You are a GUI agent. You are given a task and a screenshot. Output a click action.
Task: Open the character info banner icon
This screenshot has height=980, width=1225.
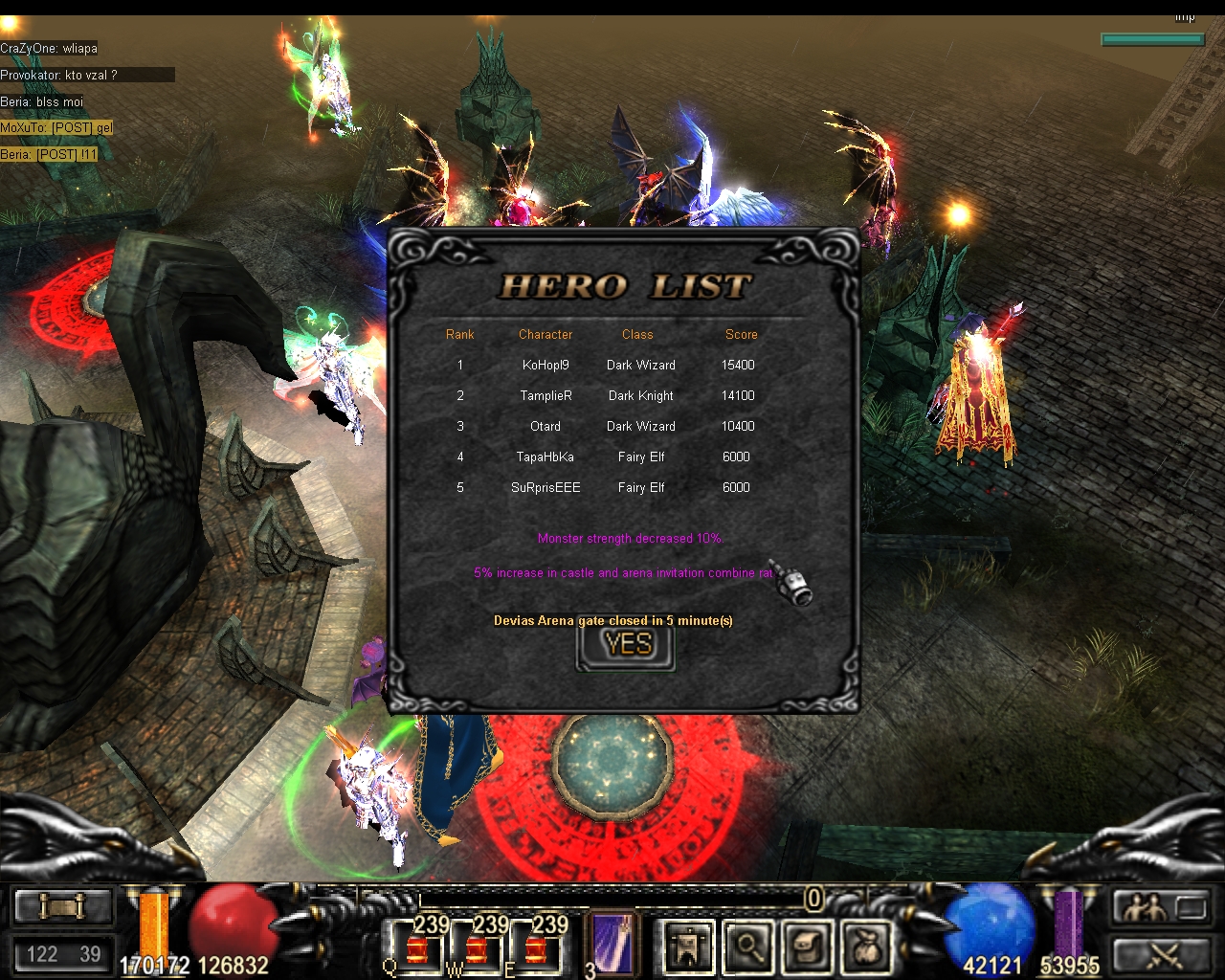[688, 947]
